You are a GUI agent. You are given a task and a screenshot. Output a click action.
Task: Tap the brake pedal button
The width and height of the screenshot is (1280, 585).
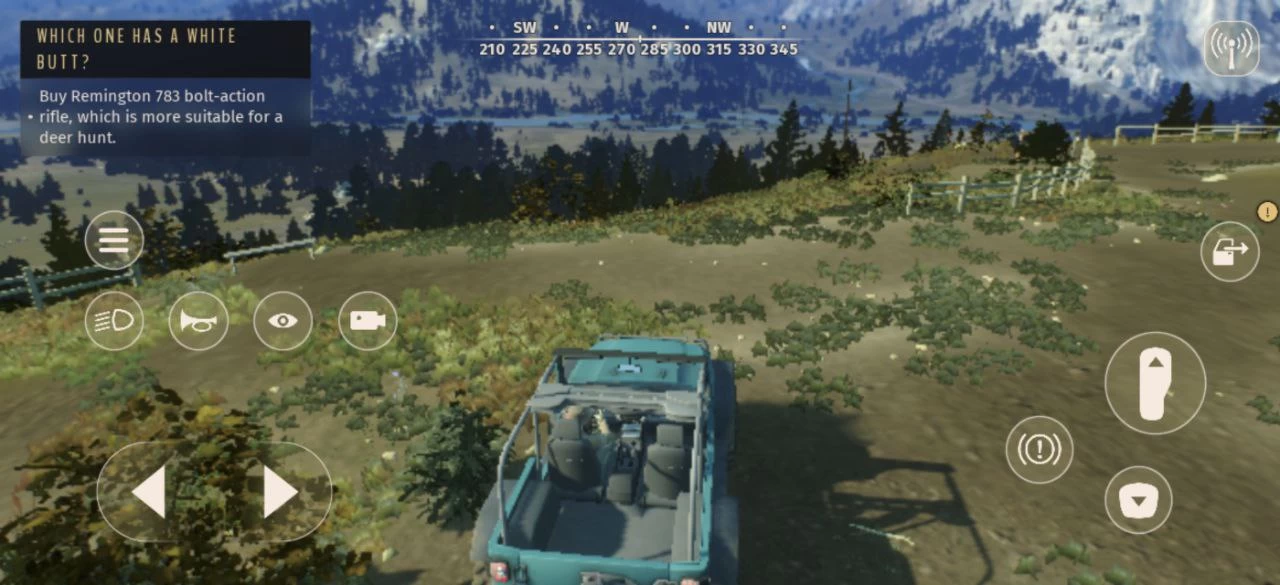point(1138,499)
